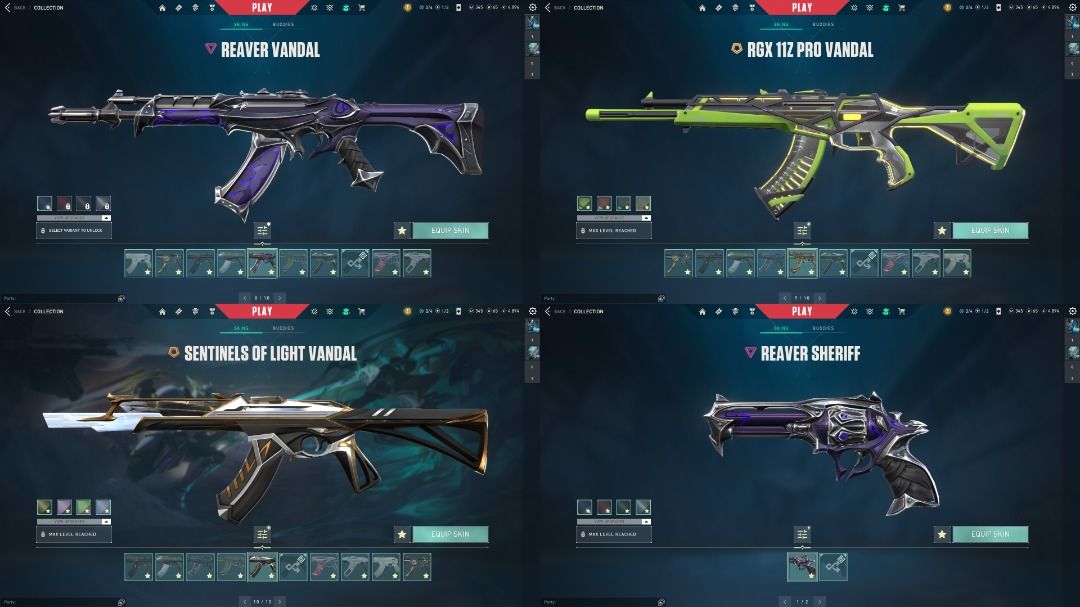
Task: Favorite the Reaver Sheriff with the star button
Action: point(942,534)
